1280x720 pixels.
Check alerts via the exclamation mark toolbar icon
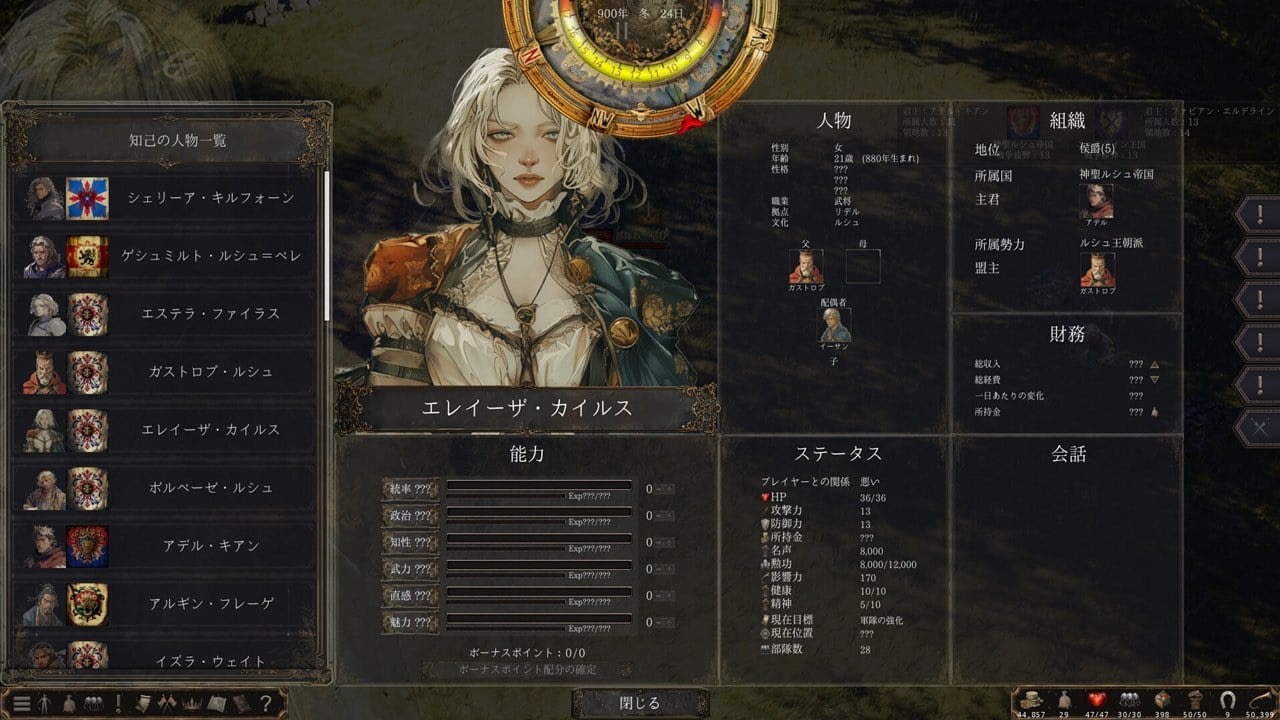tap(119, 703)
